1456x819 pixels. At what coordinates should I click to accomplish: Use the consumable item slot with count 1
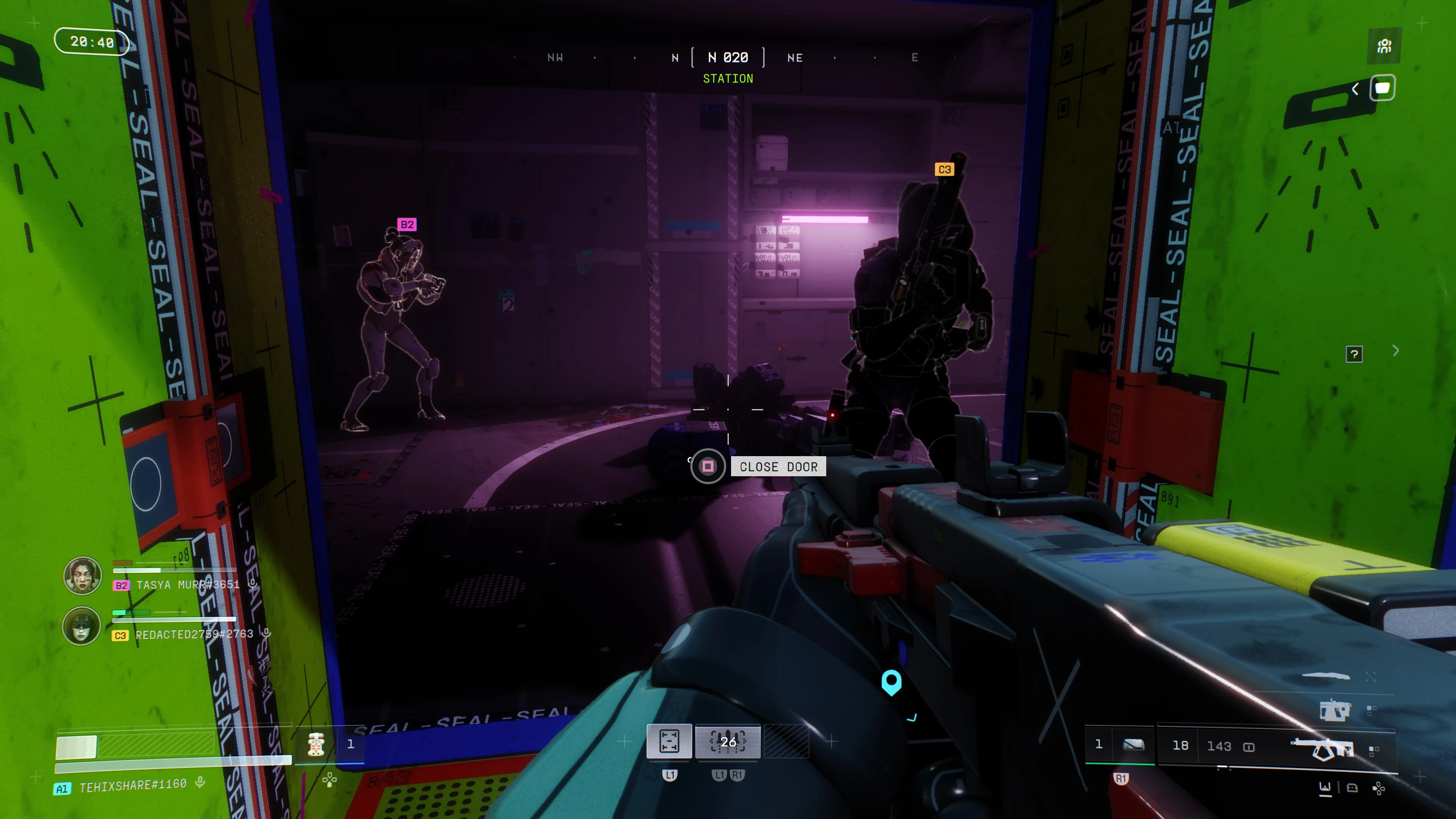(317, 744)
